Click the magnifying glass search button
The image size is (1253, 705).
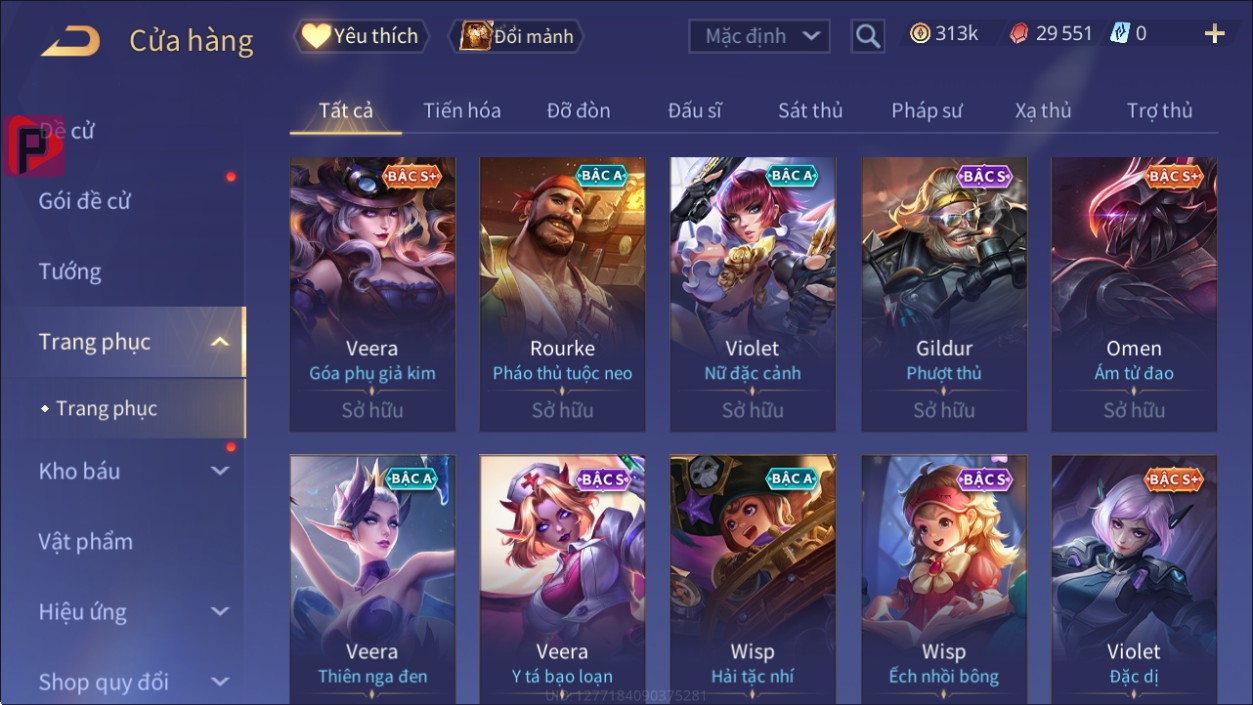coord(868,37)
